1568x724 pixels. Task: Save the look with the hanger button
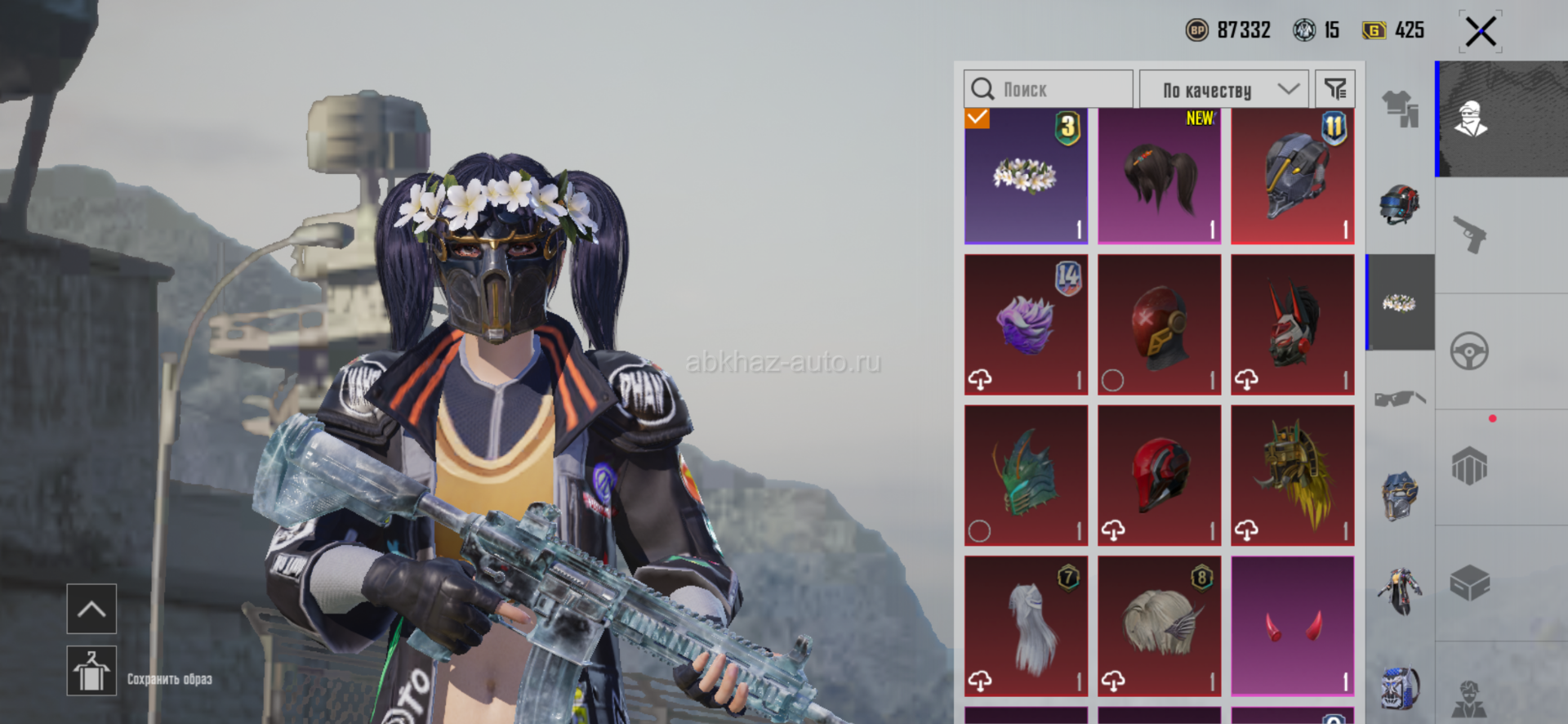tap(91, 671)
